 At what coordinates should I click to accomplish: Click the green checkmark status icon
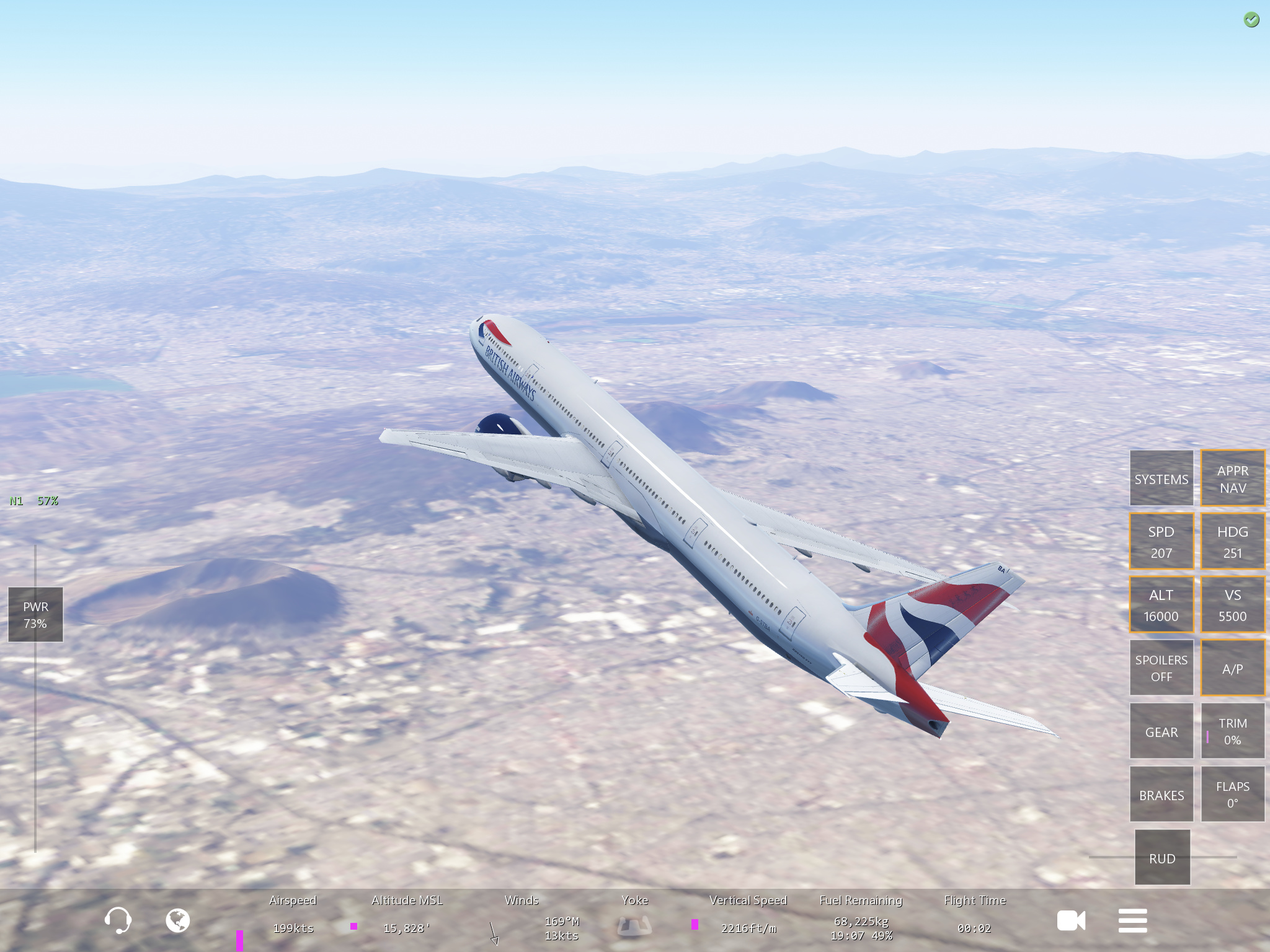pyautogui.click(x=1251, y=20)
